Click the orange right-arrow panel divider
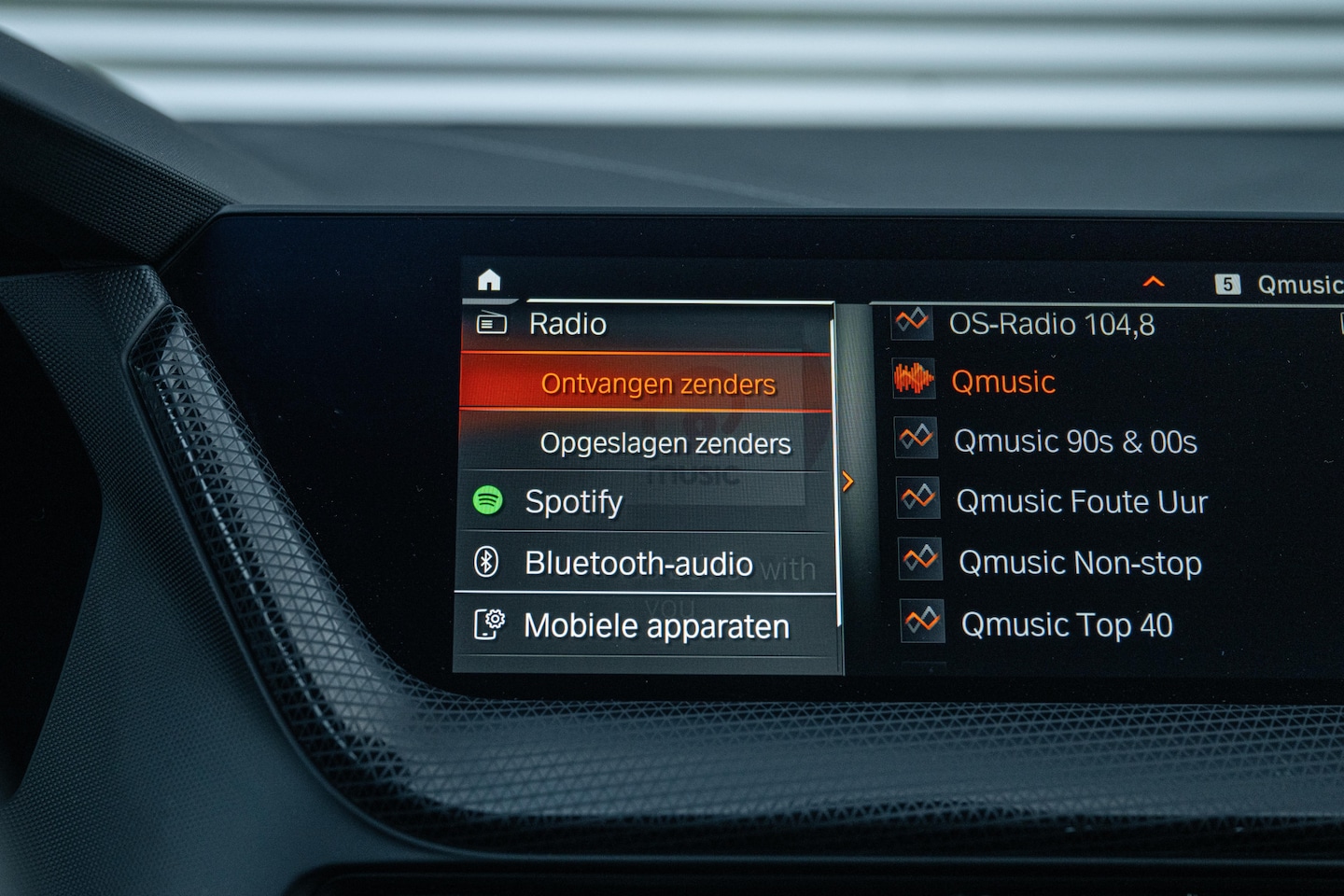Screen dimensions: 1344x896 (847, 482)
